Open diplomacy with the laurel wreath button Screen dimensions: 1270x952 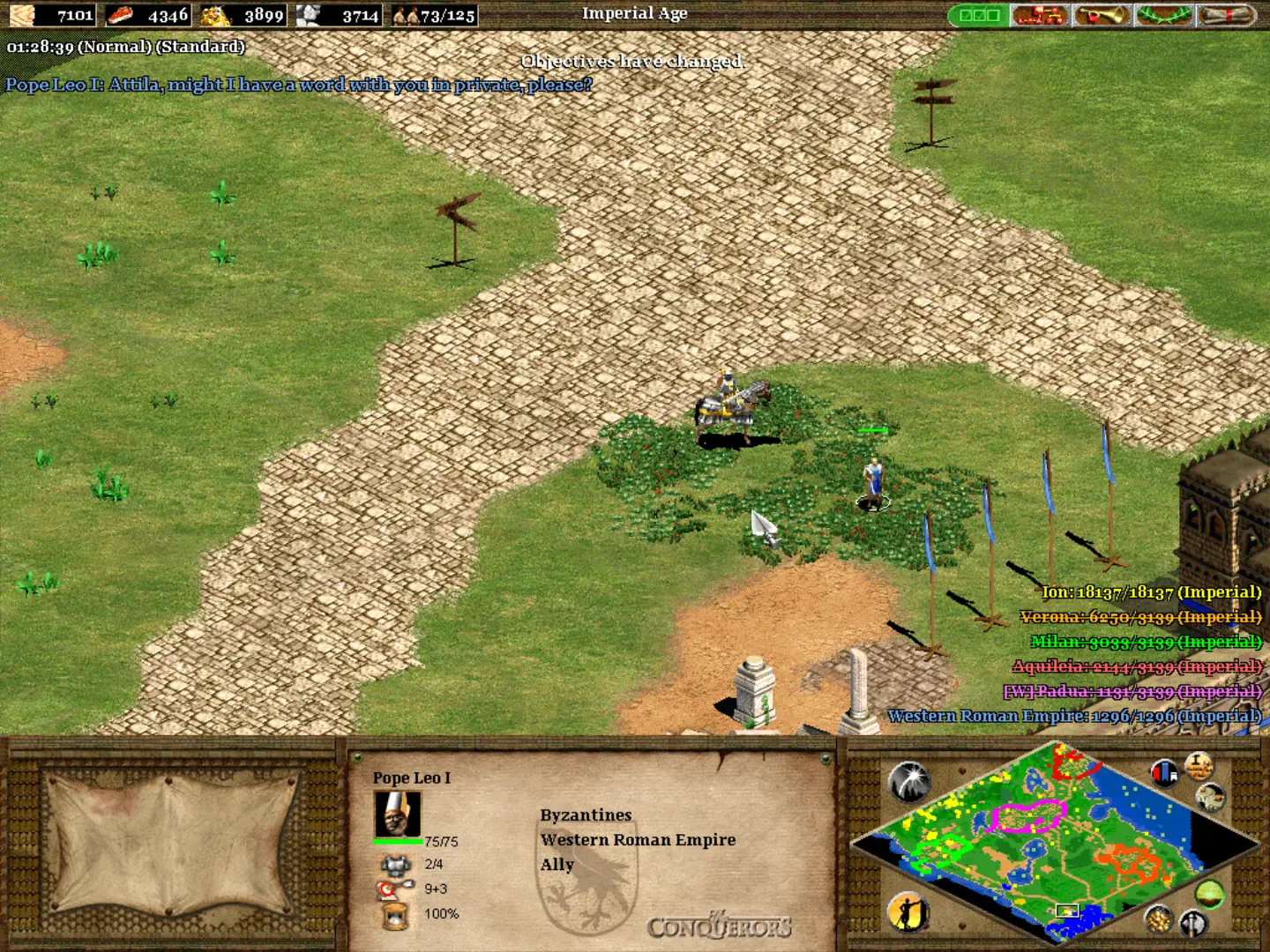coord(1163,15)
